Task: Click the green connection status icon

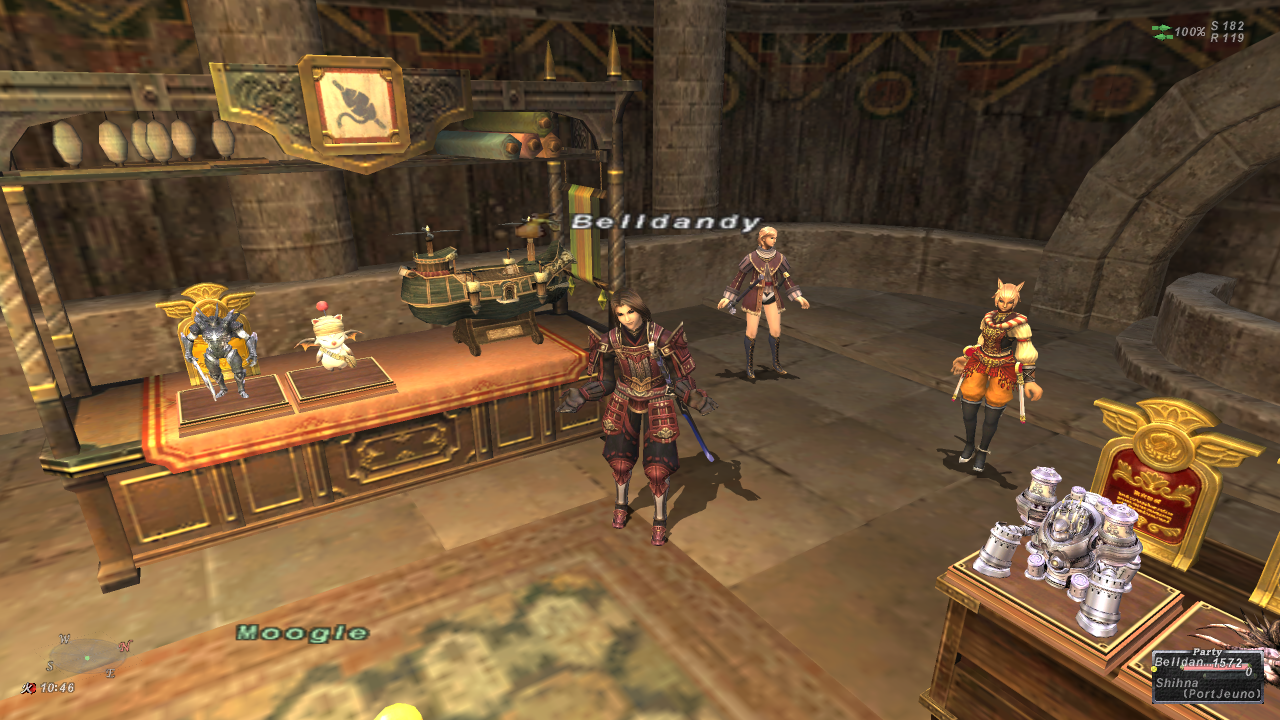Action: pos(1161,32)
